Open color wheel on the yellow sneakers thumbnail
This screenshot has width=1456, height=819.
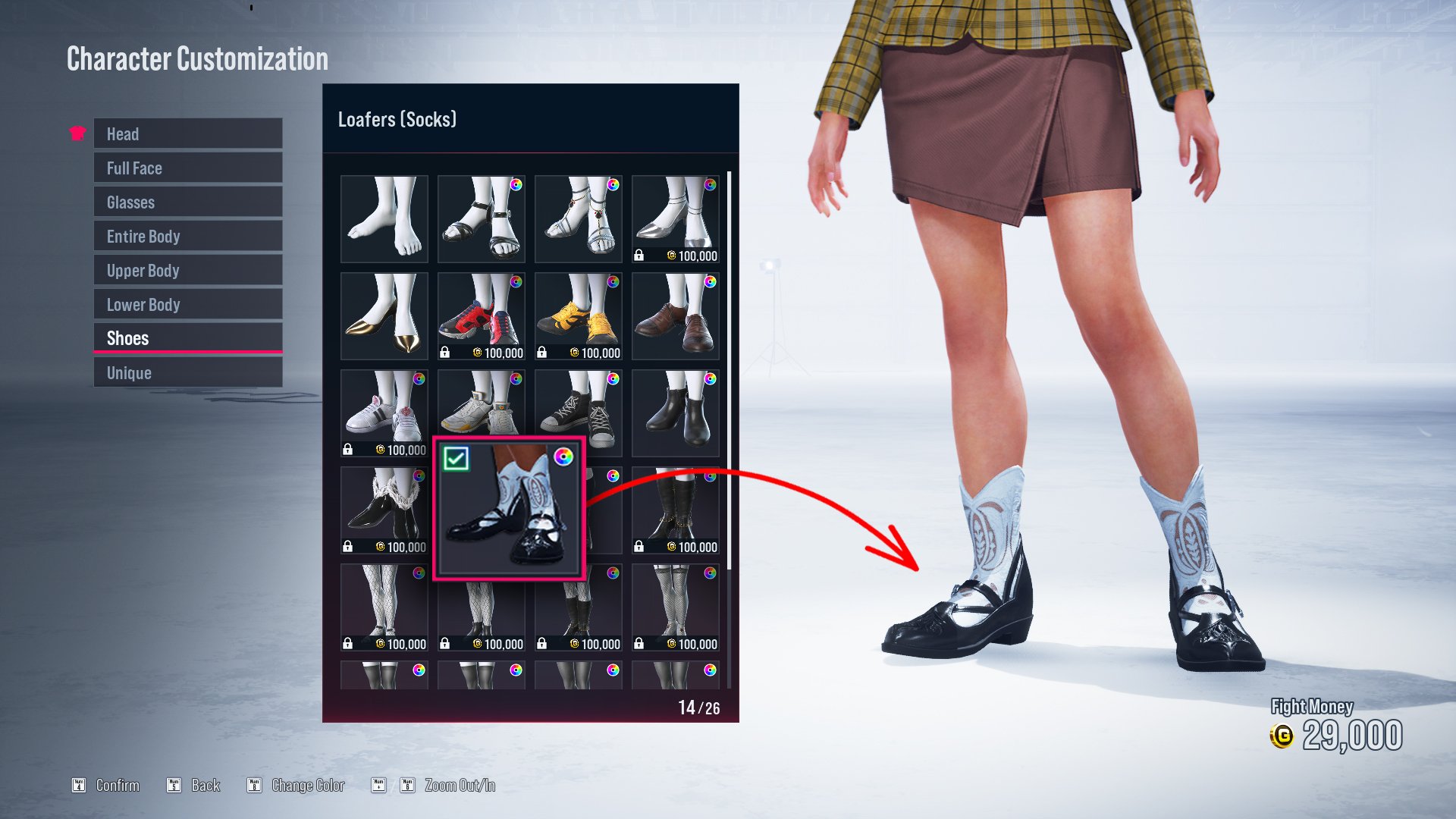coord(613,283)
